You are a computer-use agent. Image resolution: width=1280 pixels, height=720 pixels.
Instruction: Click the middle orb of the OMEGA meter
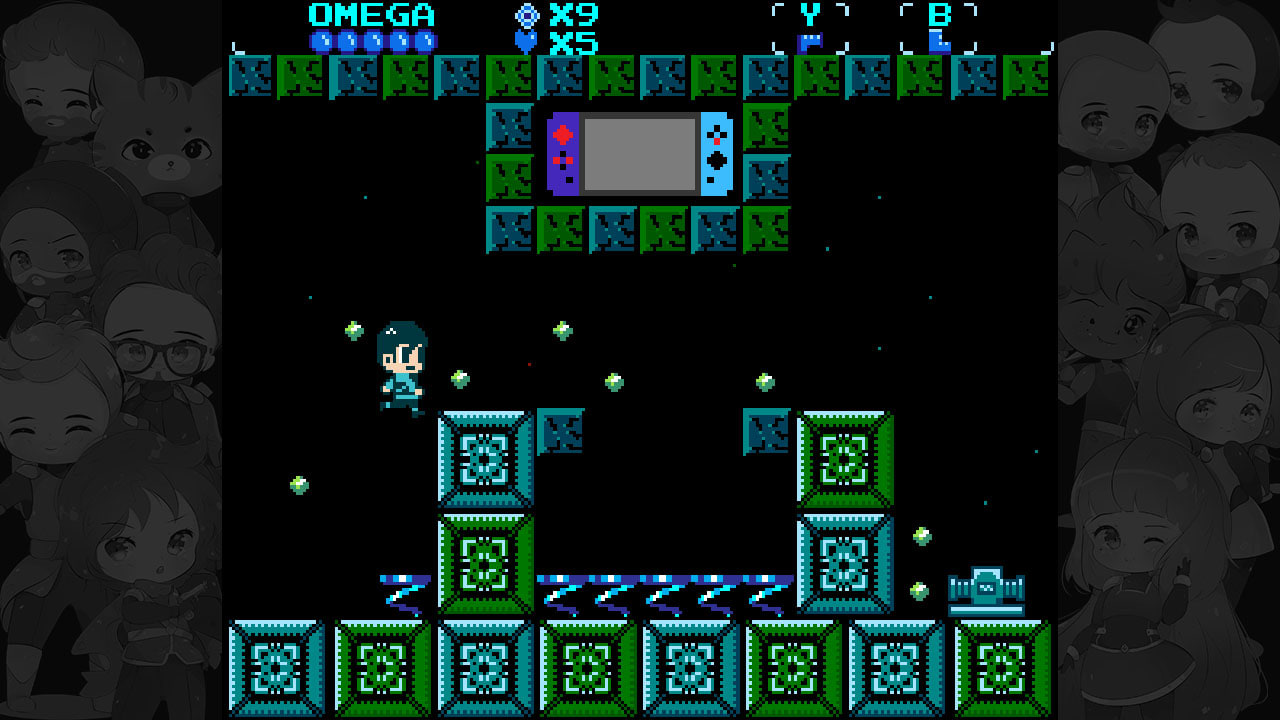374,41
